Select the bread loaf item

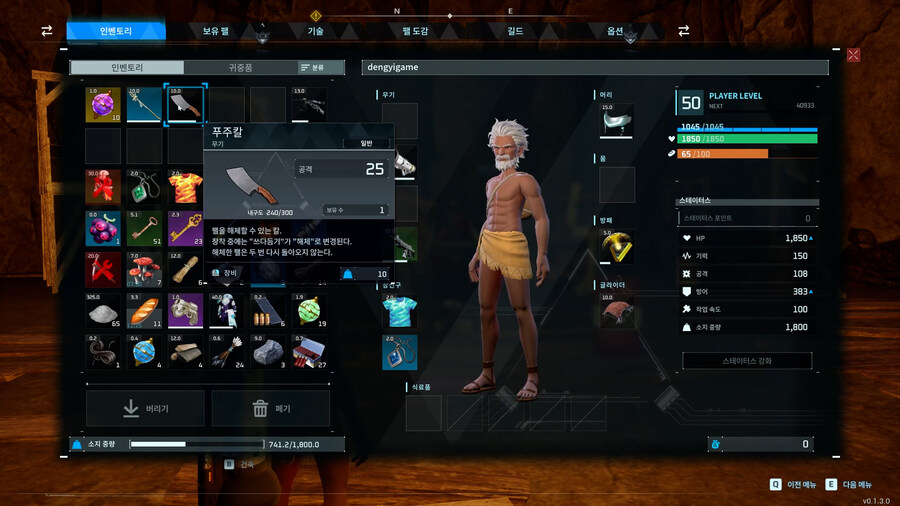144,310
